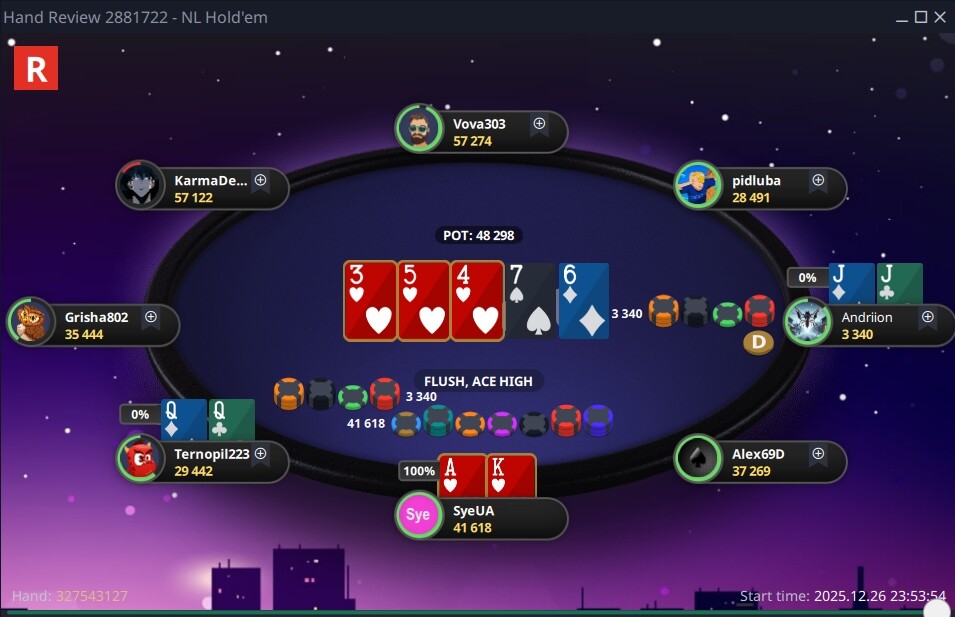Select pidluba's avatar picture
Viewport: 955px width, 617px height.
coord(697,186)
